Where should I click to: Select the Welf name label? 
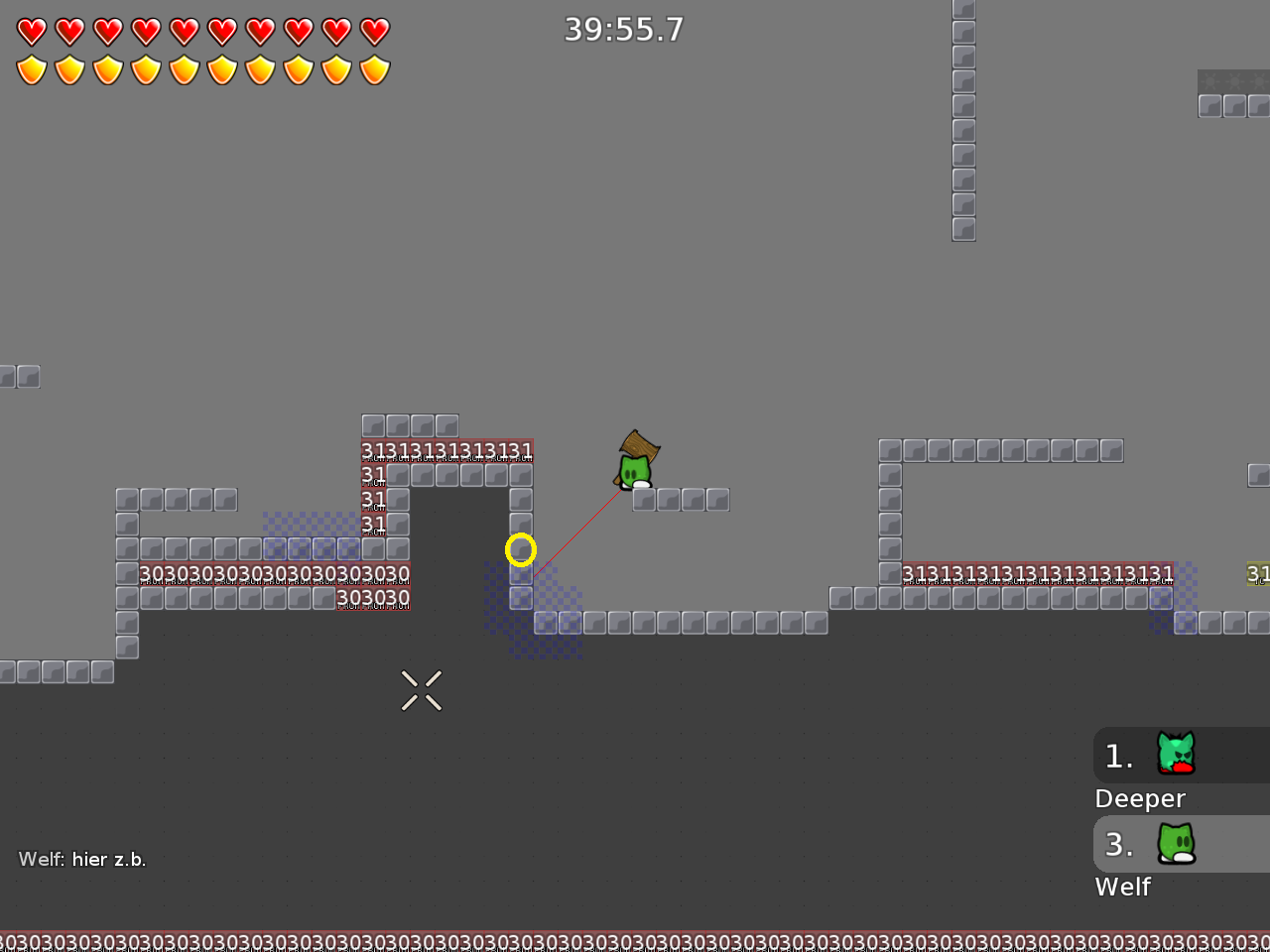tap(1123, 888)
